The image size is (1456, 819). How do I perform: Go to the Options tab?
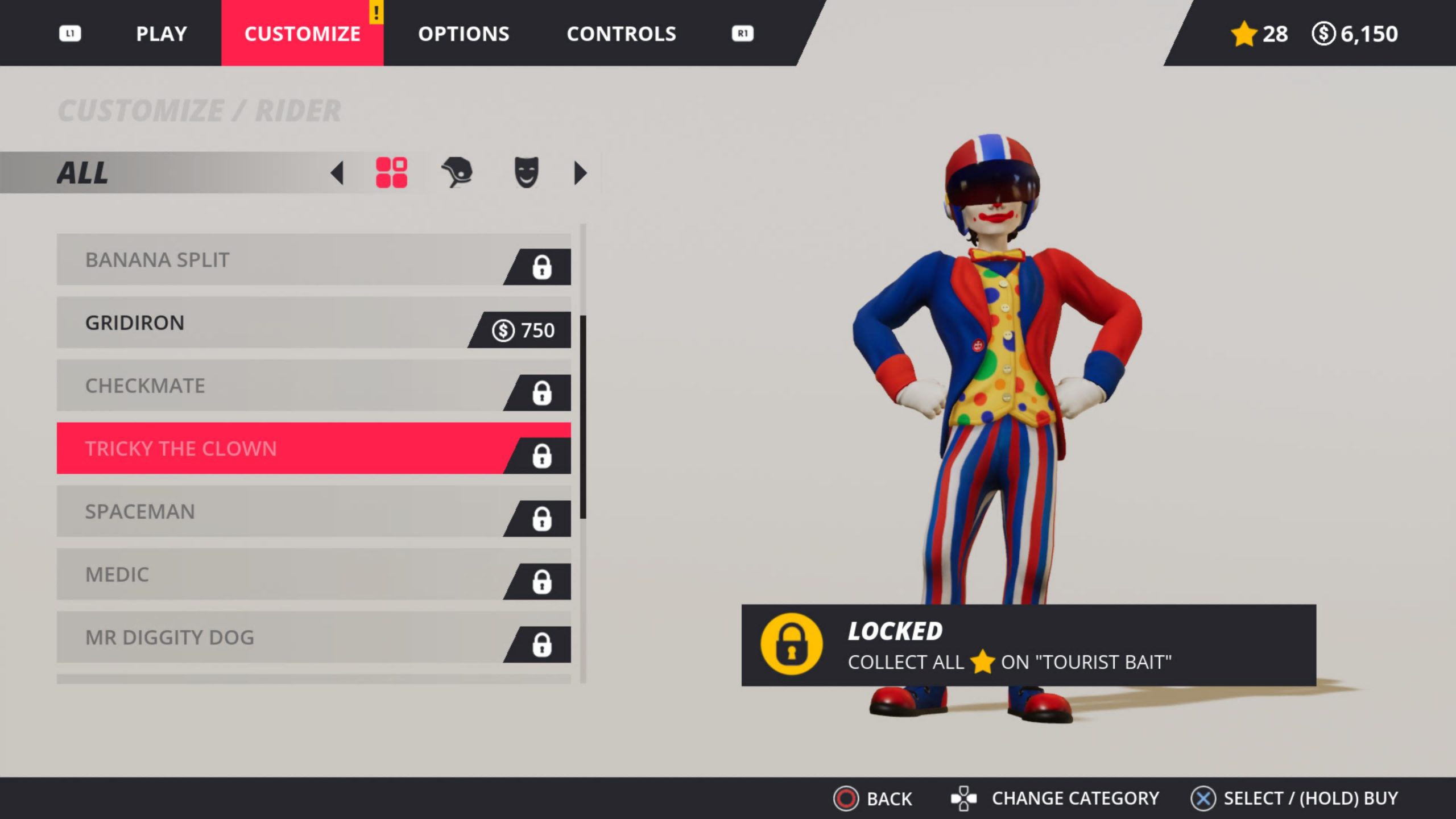(464, 34)
